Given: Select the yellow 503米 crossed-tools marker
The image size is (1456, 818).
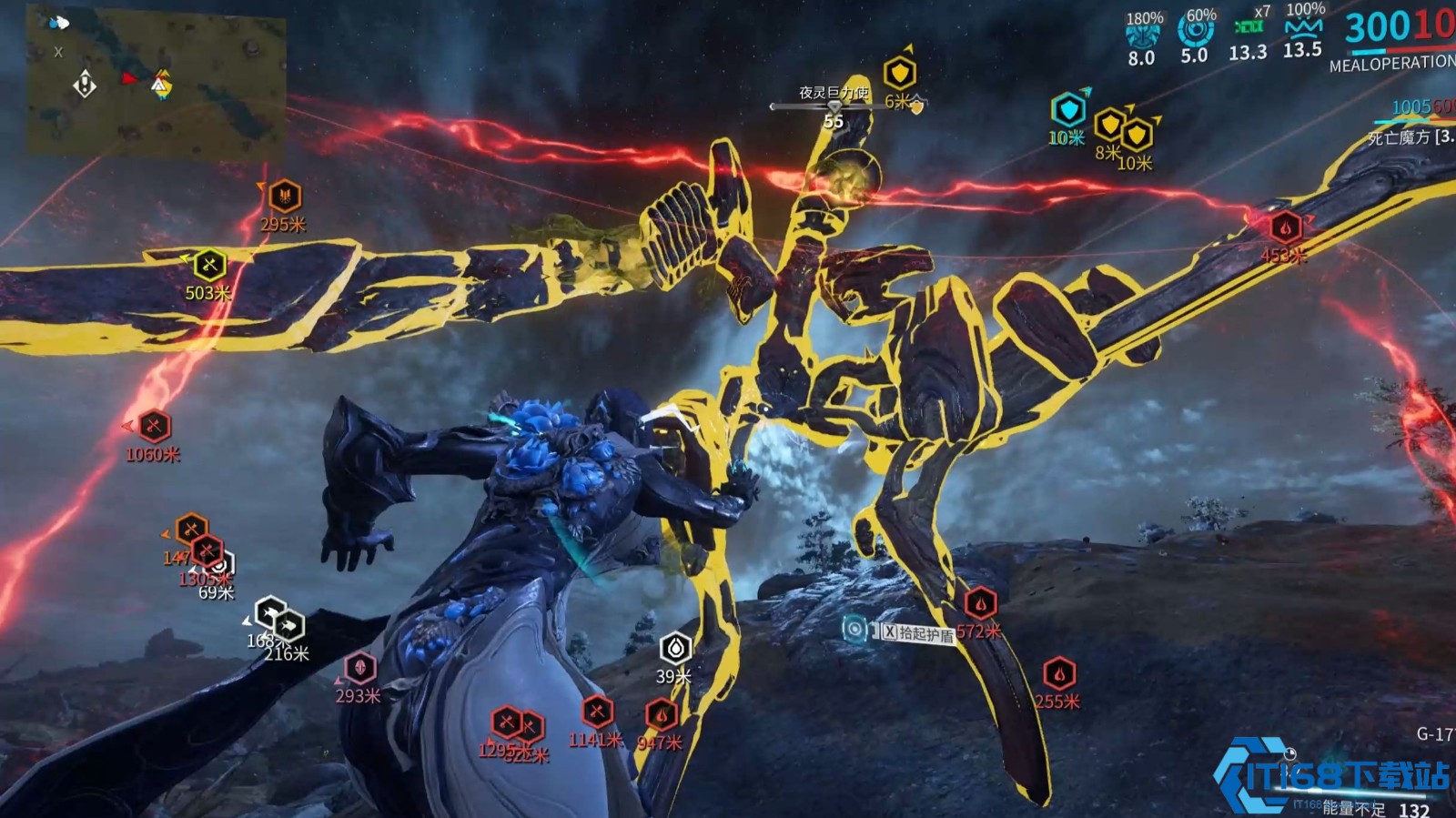Looking at the screenshot, I should click(x=209, y=265).
